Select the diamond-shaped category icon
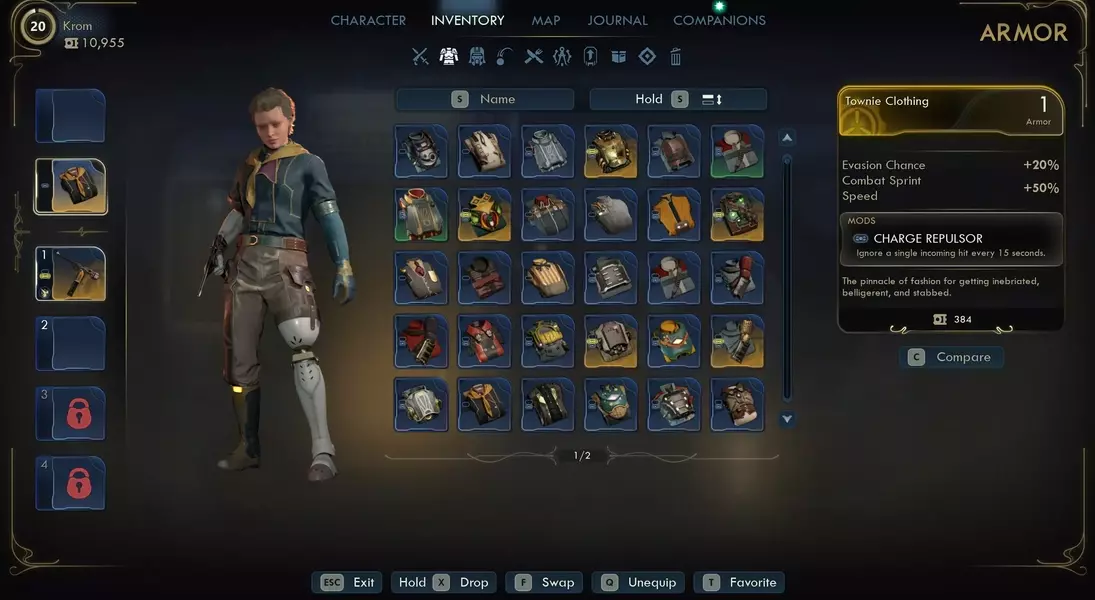Image resolution: width=1095 pixels, height=600 pixels. (x=647, y=57)
